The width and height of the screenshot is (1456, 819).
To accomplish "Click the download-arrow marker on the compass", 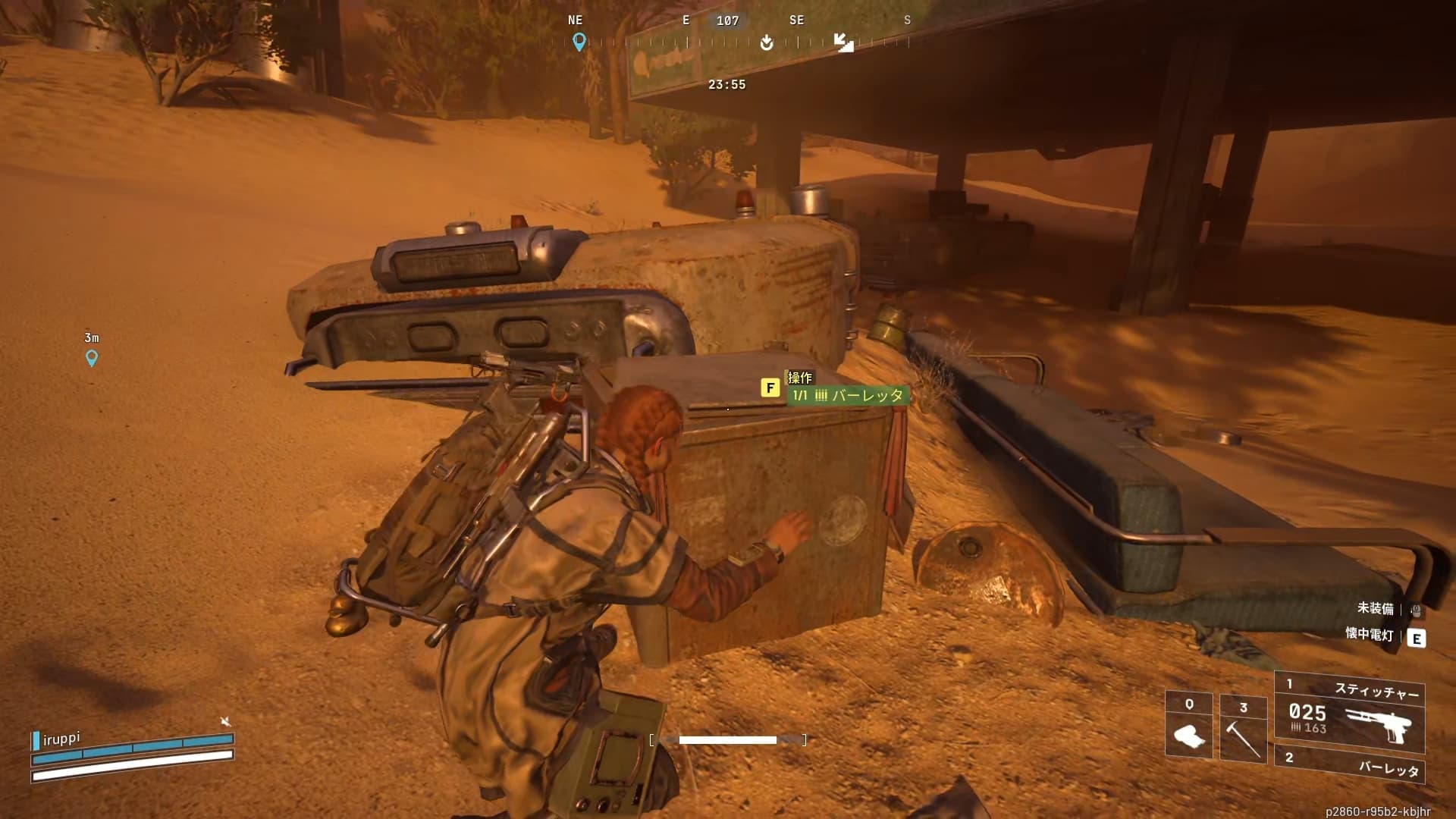I will coord(767,42).
